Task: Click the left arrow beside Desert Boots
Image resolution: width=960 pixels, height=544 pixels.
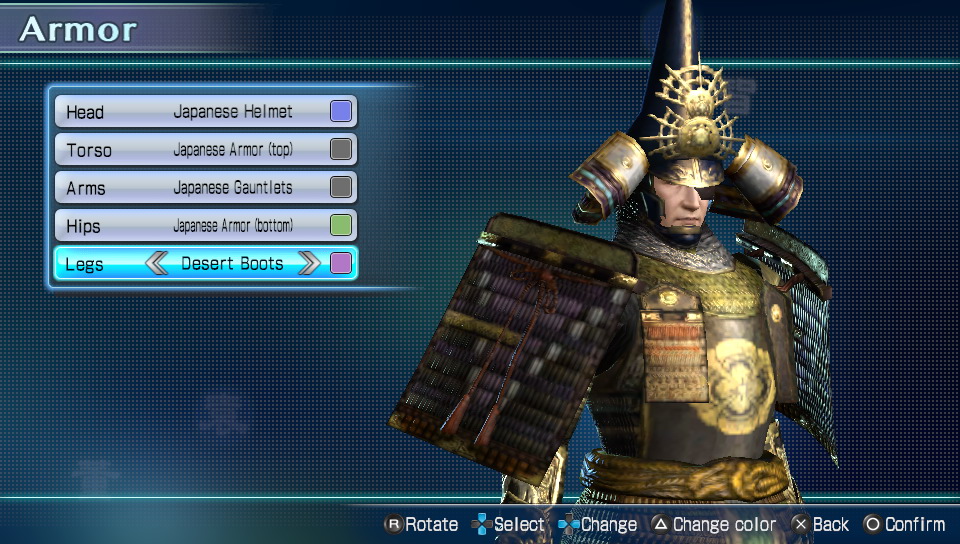Action: [x=157, y=264]
